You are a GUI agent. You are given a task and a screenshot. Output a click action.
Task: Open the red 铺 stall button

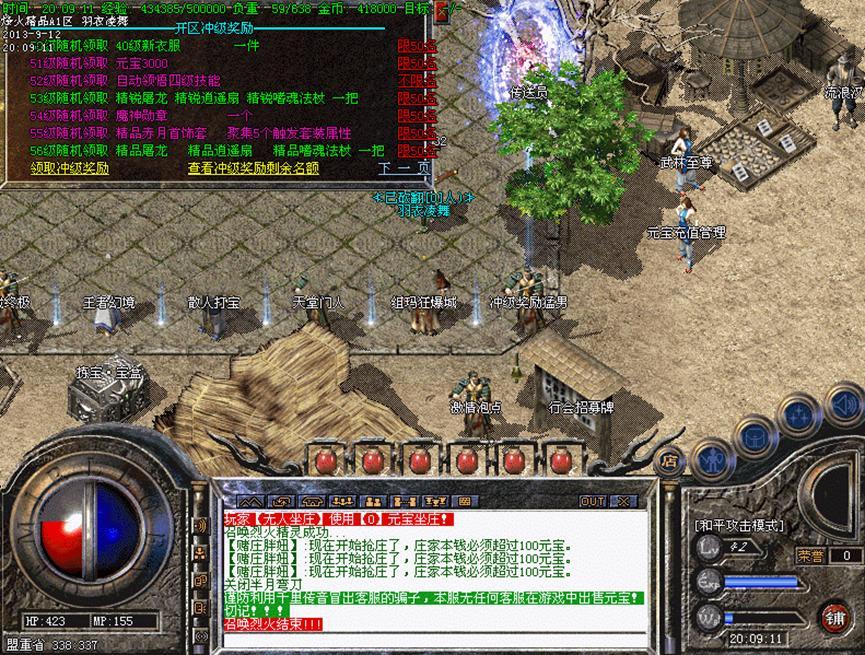tap(832, 615)
